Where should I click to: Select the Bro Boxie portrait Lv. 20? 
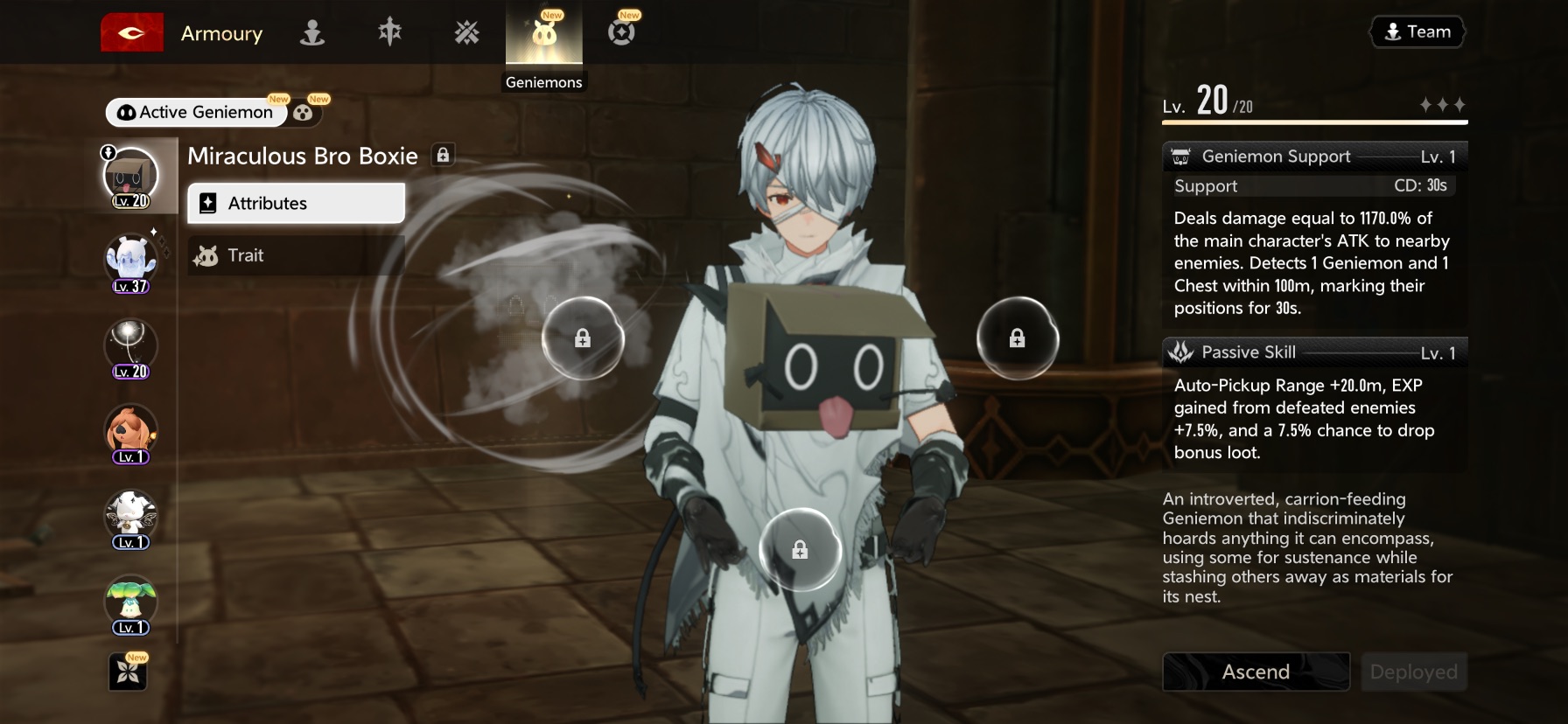(x=130, y=177)
